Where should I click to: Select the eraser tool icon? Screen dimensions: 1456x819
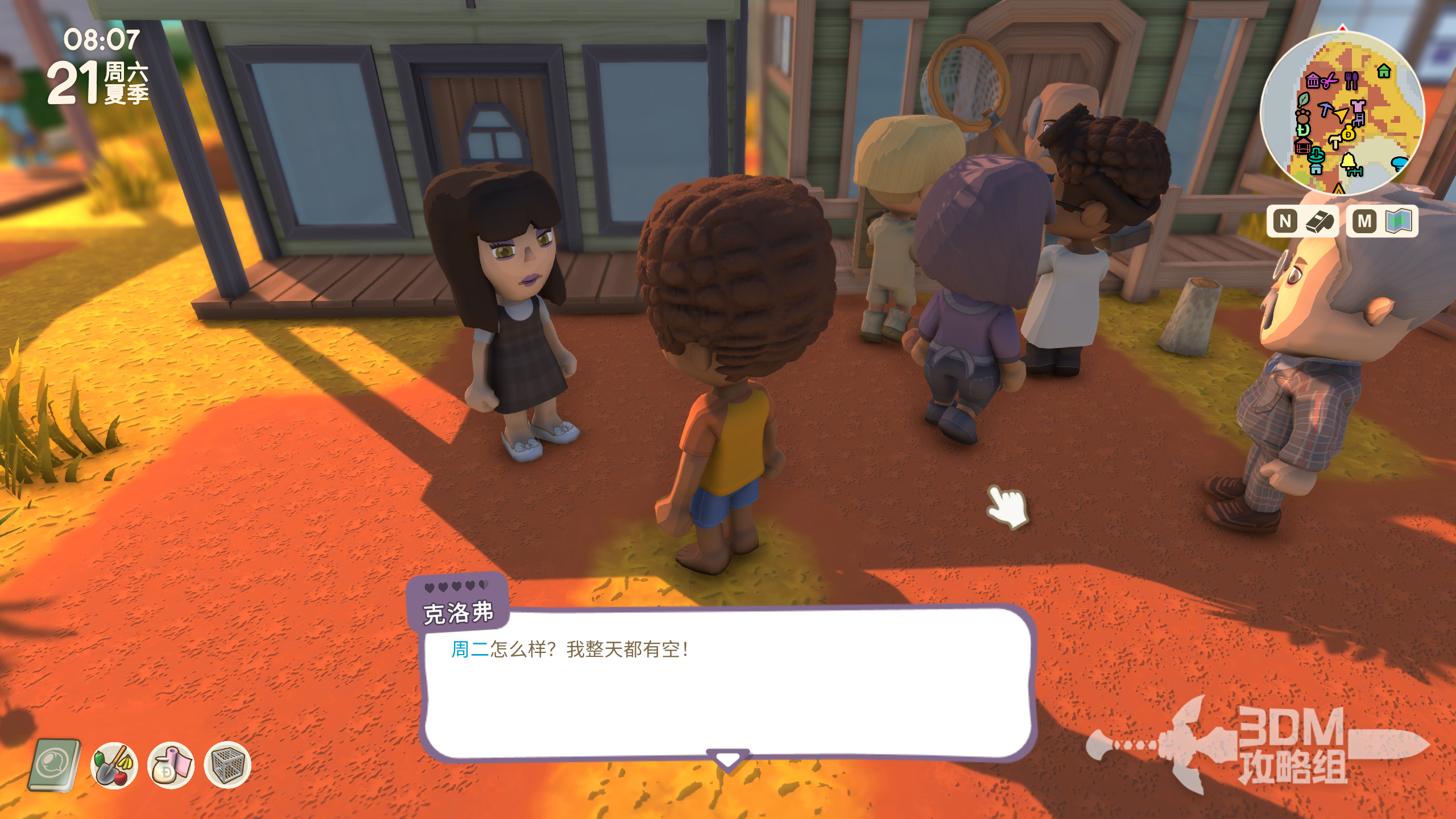pos(1319,221)
